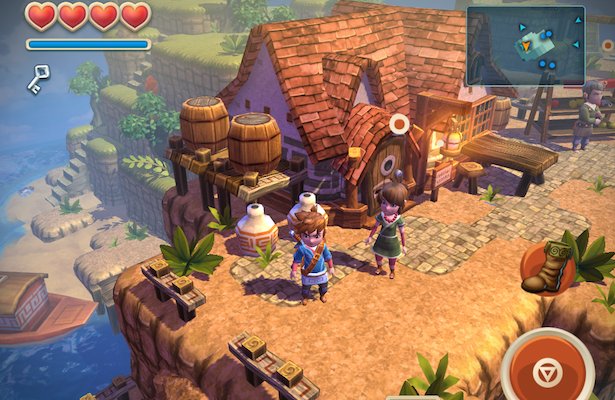Viewport: 615px width, 400px height.
Task: Use the boot item button
Action: click(546, 268)
